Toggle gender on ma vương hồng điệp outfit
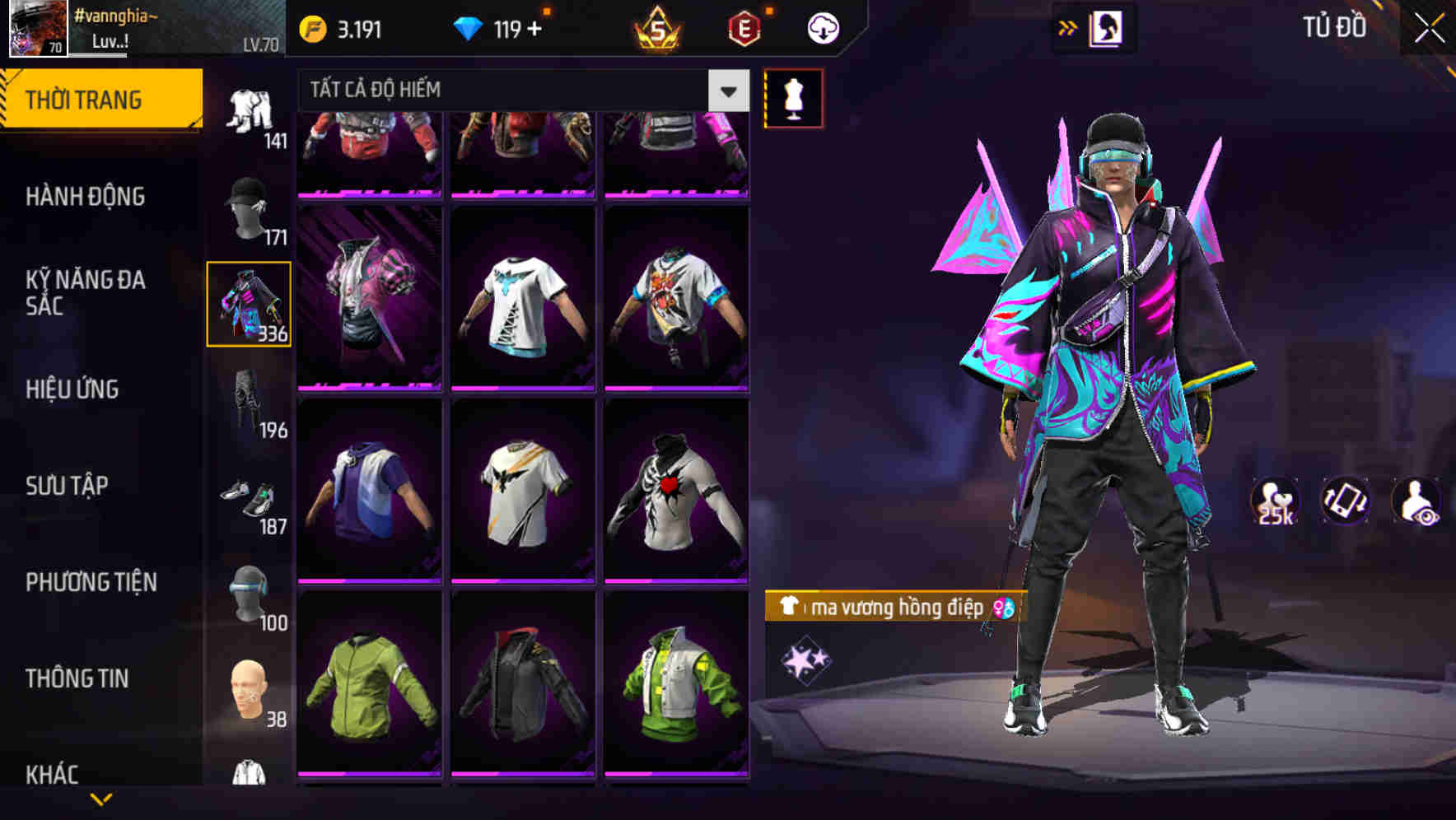 coord(1001,609)
